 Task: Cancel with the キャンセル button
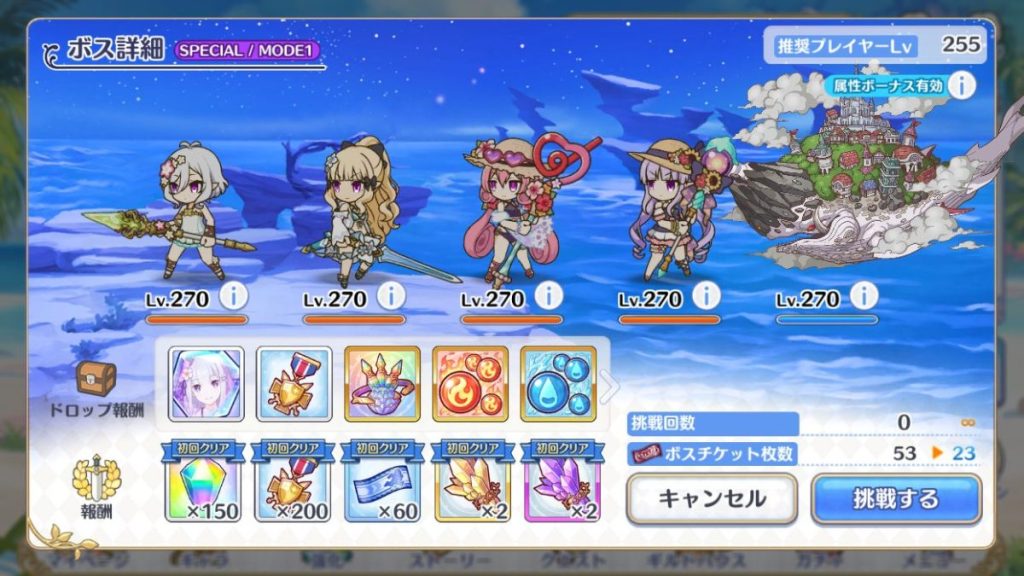711,498
